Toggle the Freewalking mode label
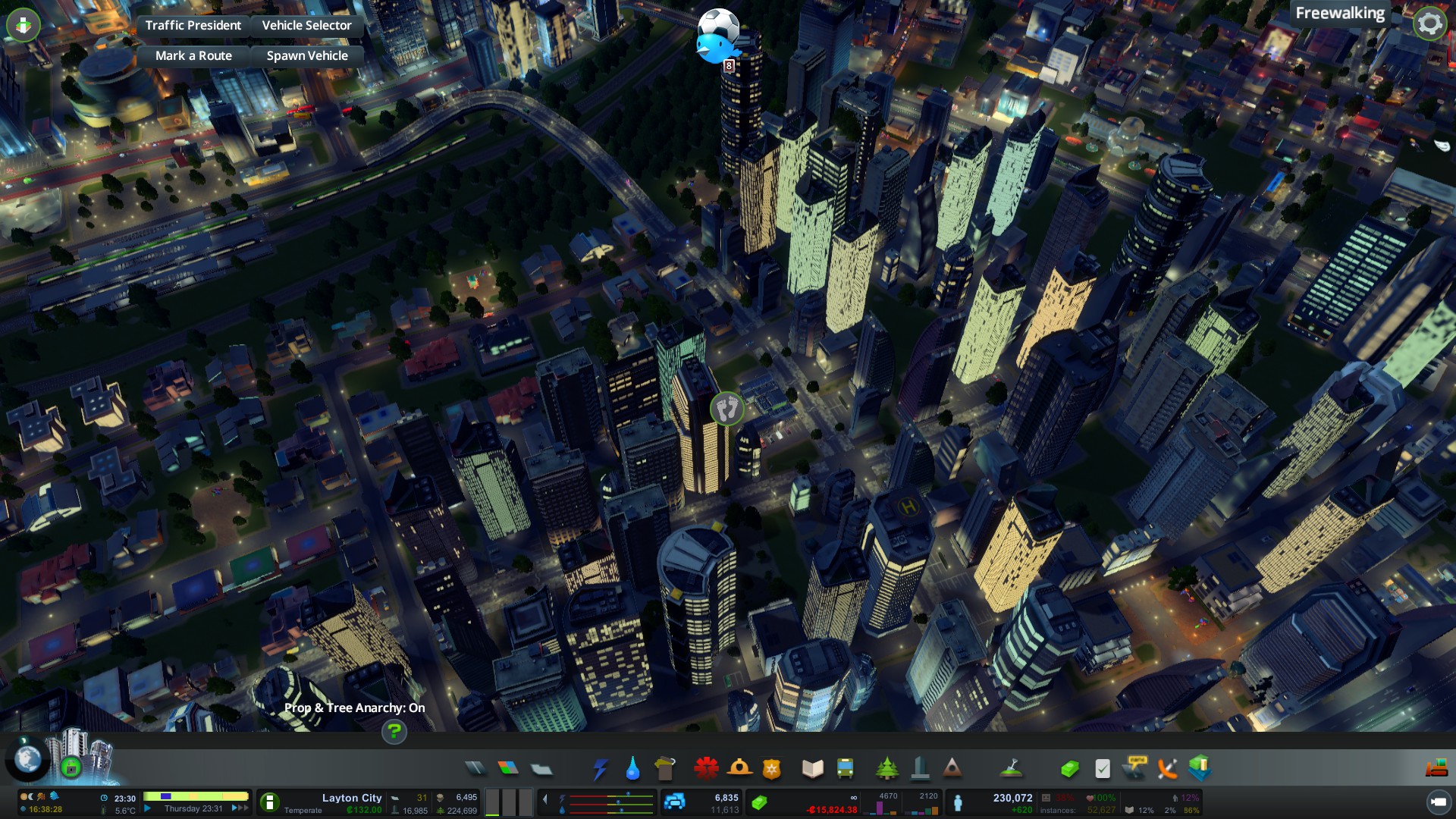1456x819 pixels. point(1339,14)
